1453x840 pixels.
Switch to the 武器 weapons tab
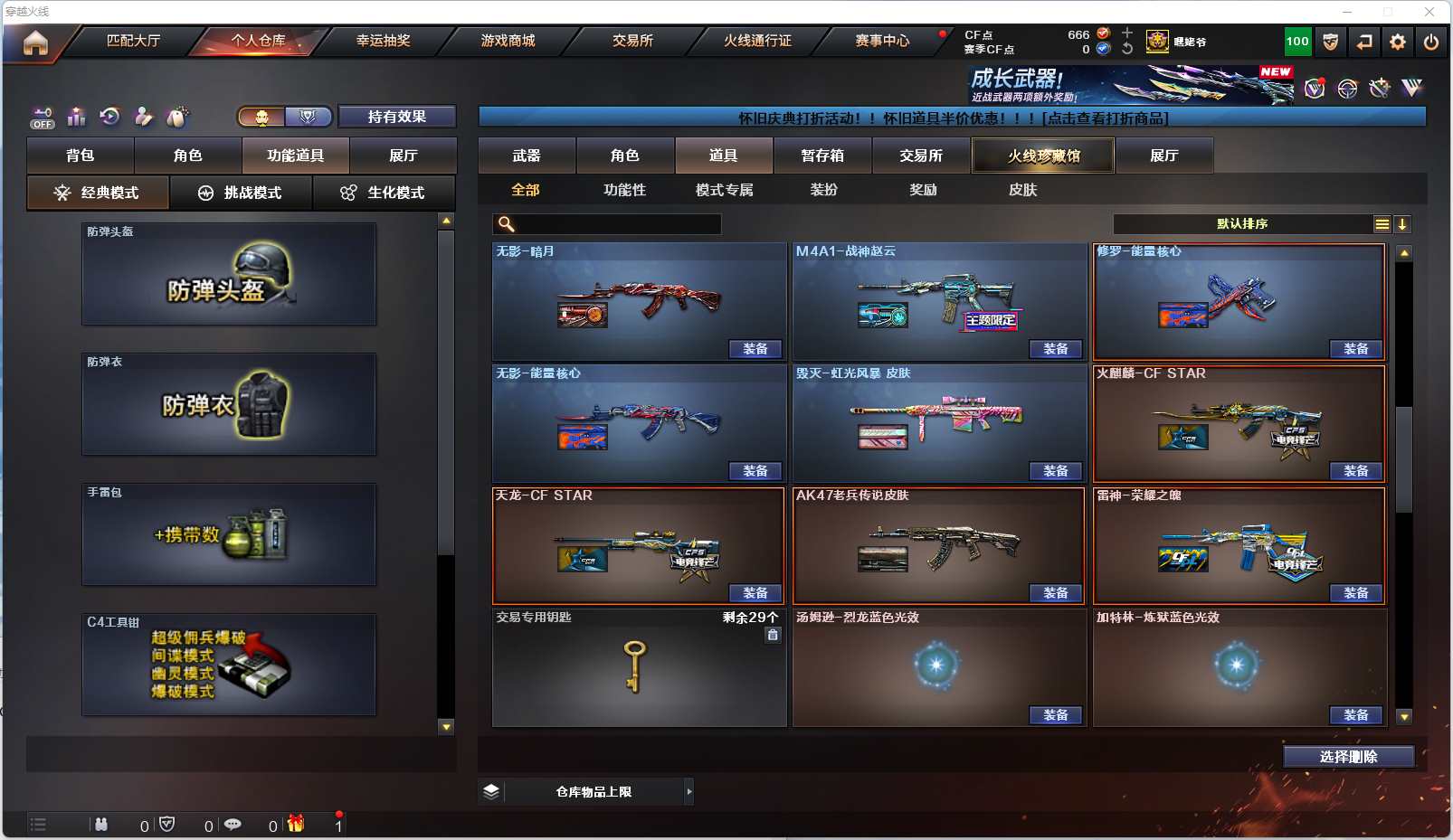[x=527, y=156]
